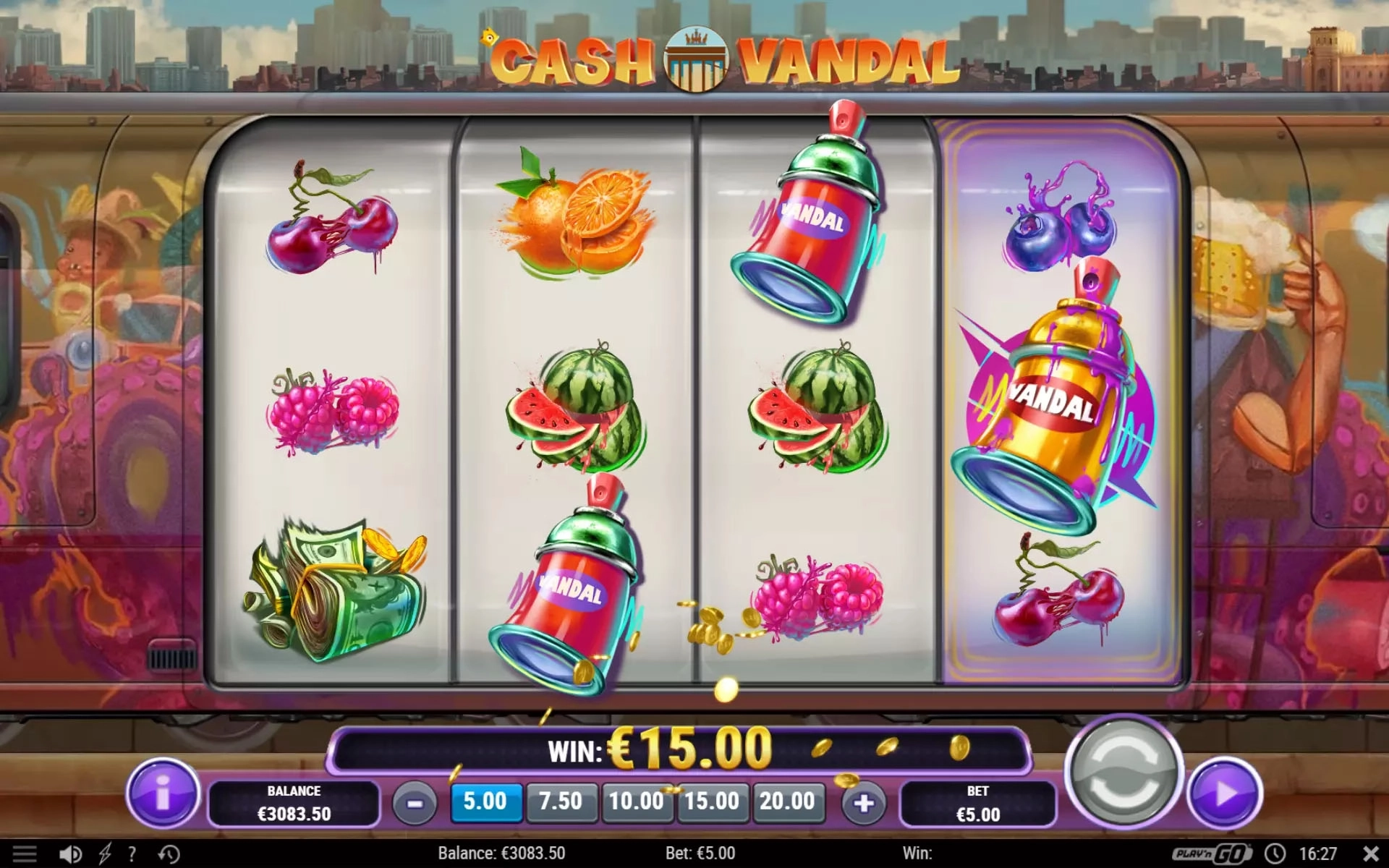Select the 5.00 bet amount
Screen dimensions: 1389x868
485,801
